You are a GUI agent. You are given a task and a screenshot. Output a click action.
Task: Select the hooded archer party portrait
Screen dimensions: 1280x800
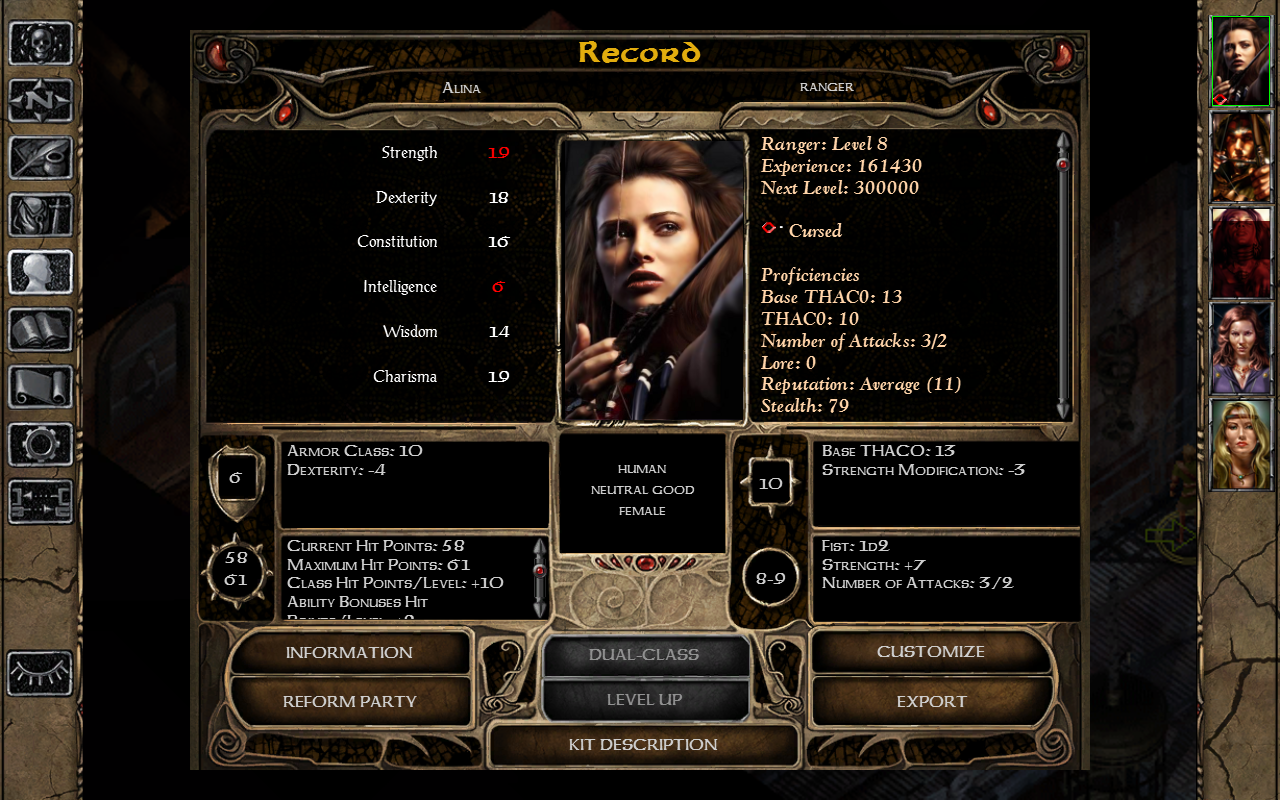tap(1241, 157)
